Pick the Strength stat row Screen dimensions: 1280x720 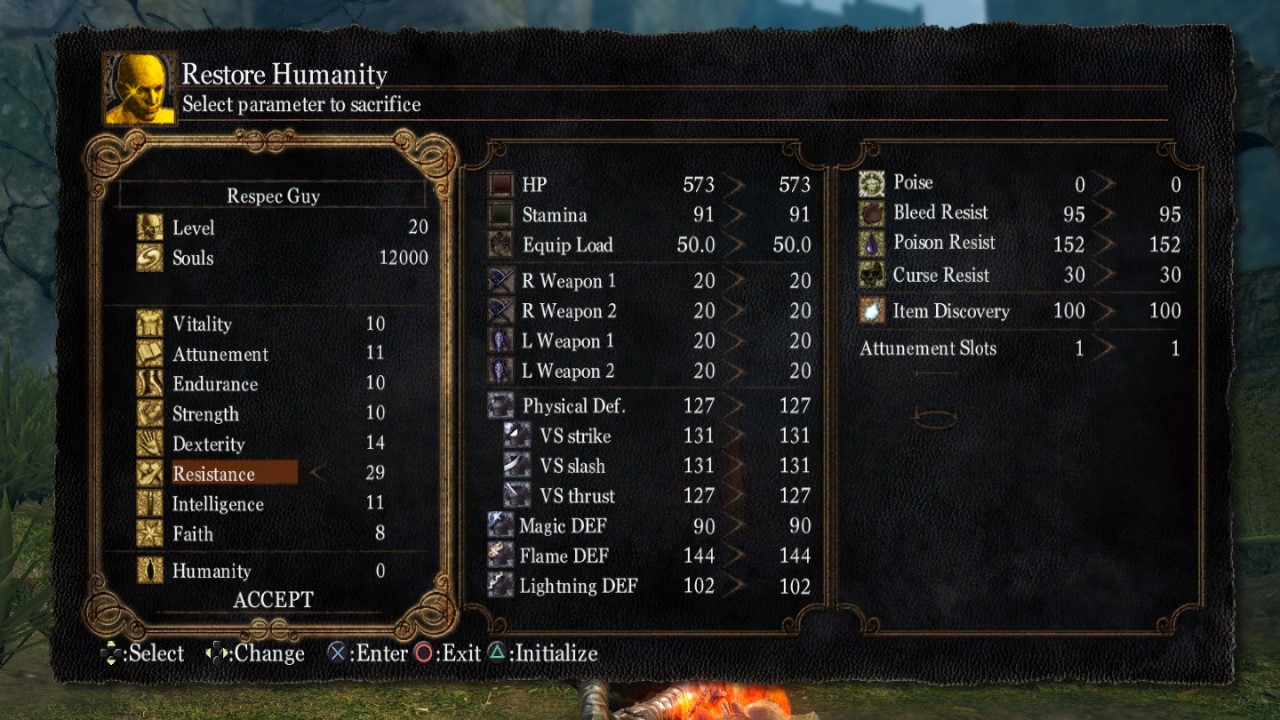tap(205, 414)
